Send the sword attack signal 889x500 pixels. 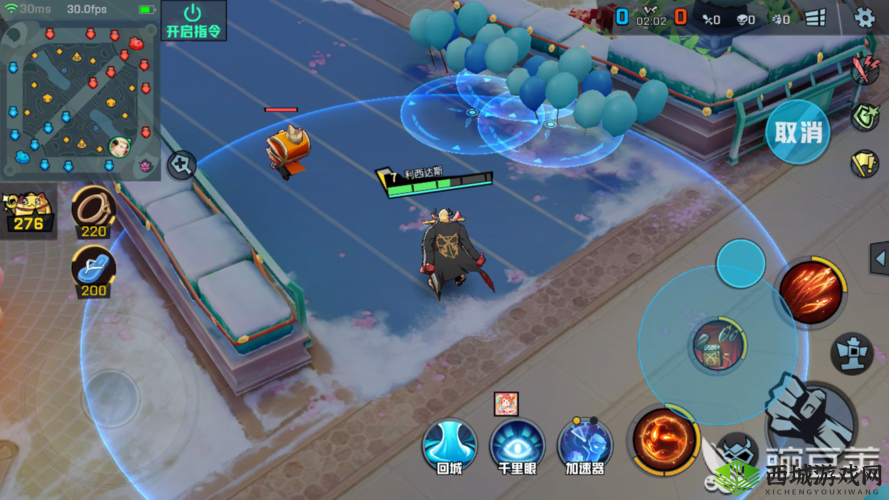point(865,70)
